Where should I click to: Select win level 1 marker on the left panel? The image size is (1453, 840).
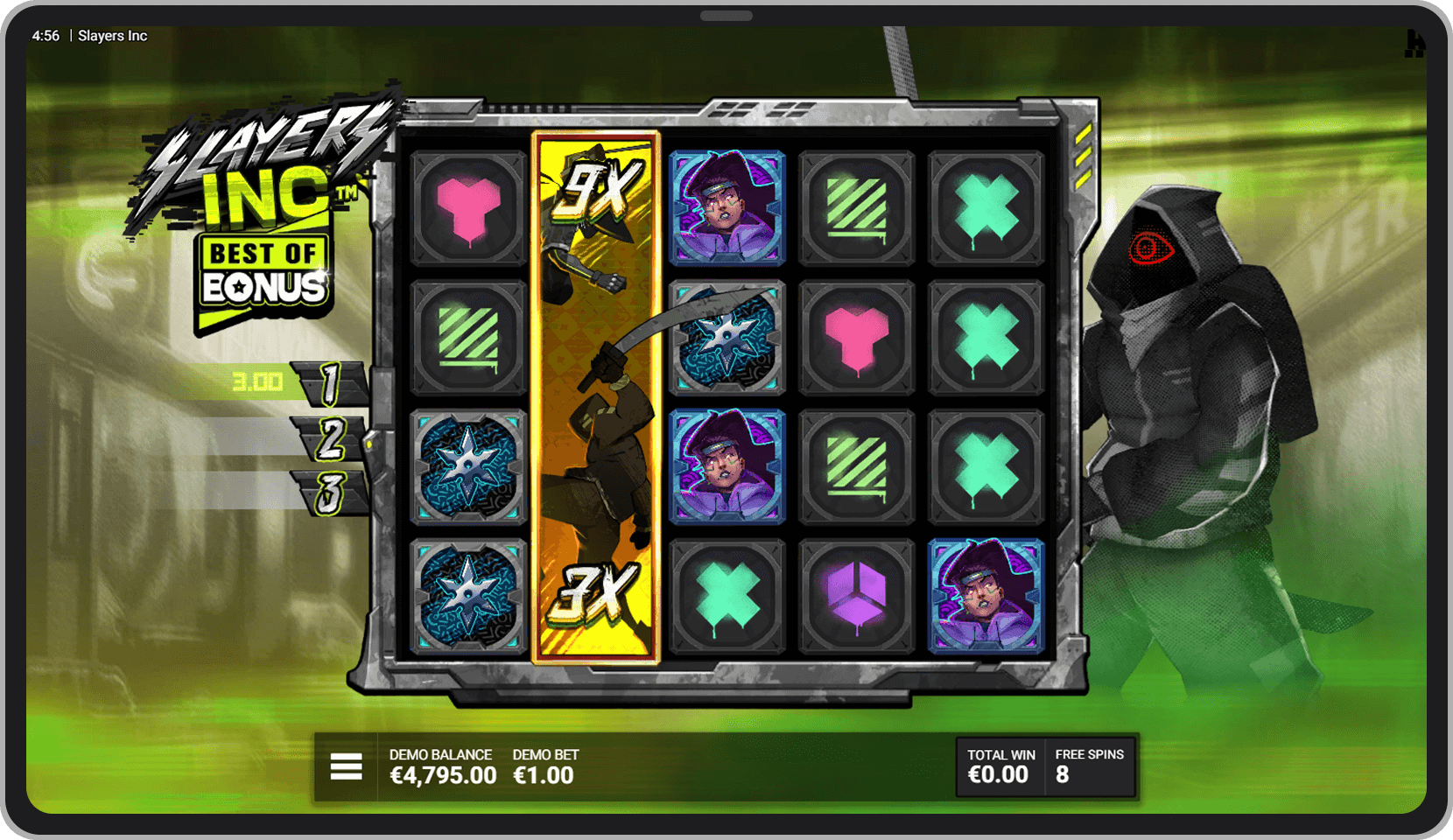pos(330,385)
